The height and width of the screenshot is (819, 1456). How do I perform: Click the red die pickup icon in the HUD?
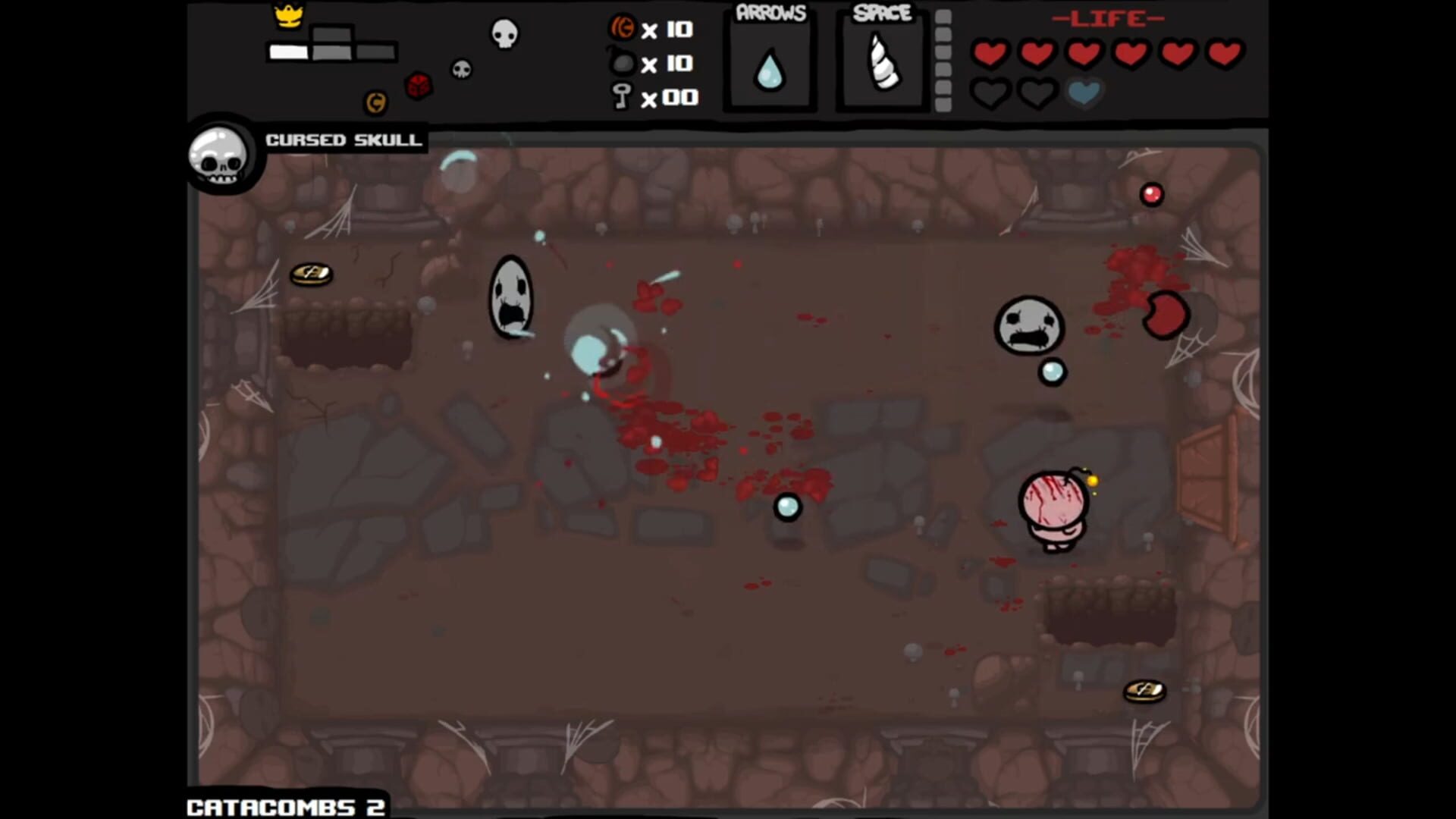[x=418, y=83]
